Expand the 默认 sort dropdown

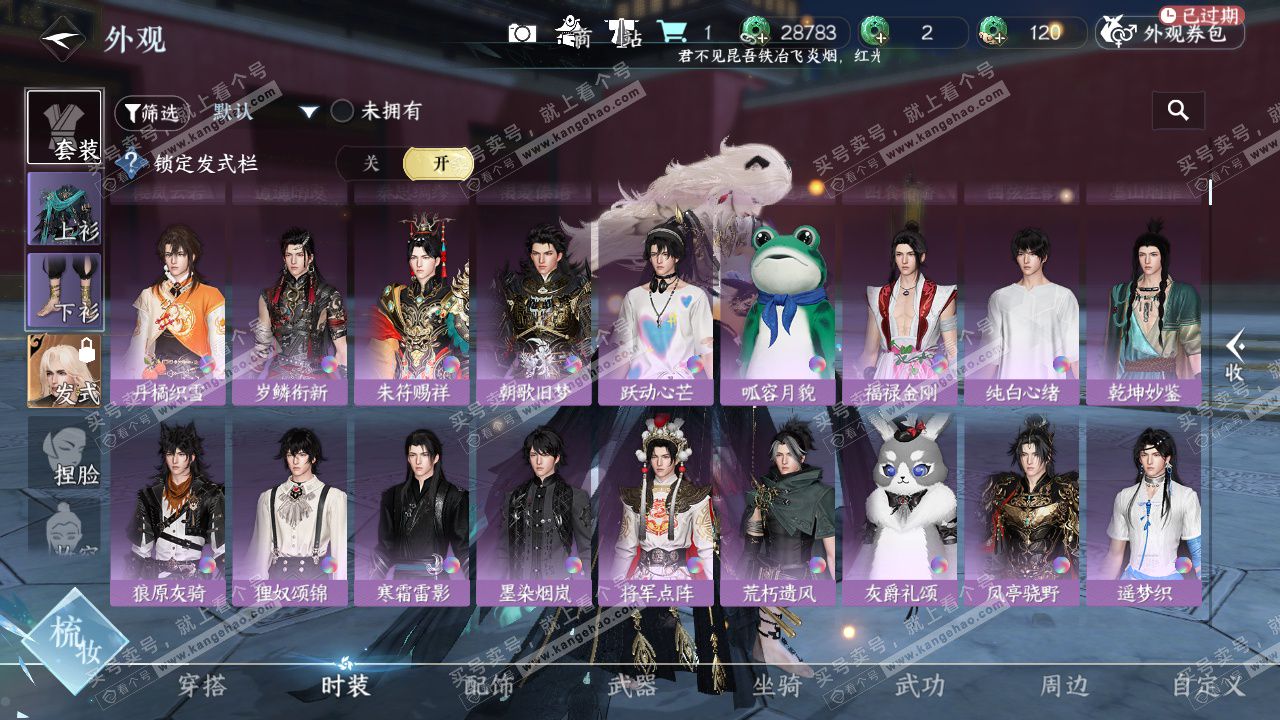point(308,112)
